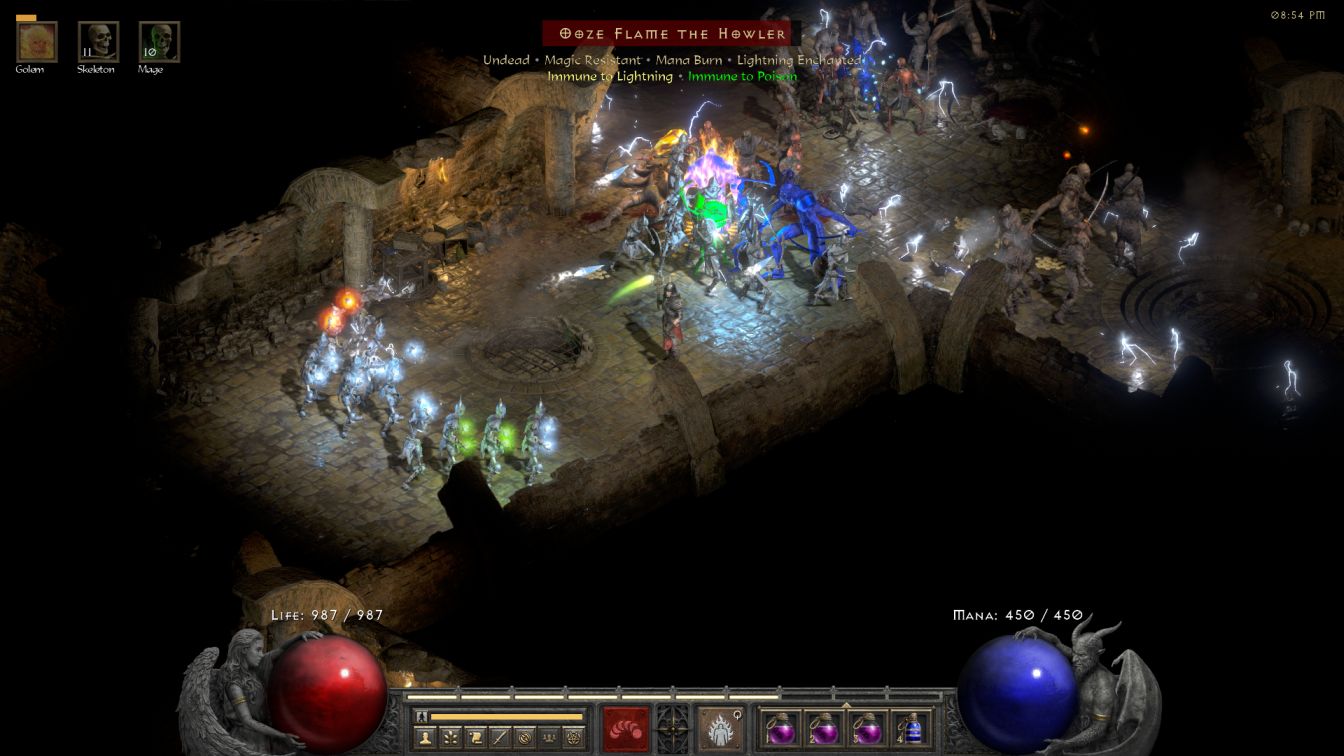Viewport: 1344px width, 756px height.
Task: Open the character sheet from the mini panel
Action: click(427, 738)
